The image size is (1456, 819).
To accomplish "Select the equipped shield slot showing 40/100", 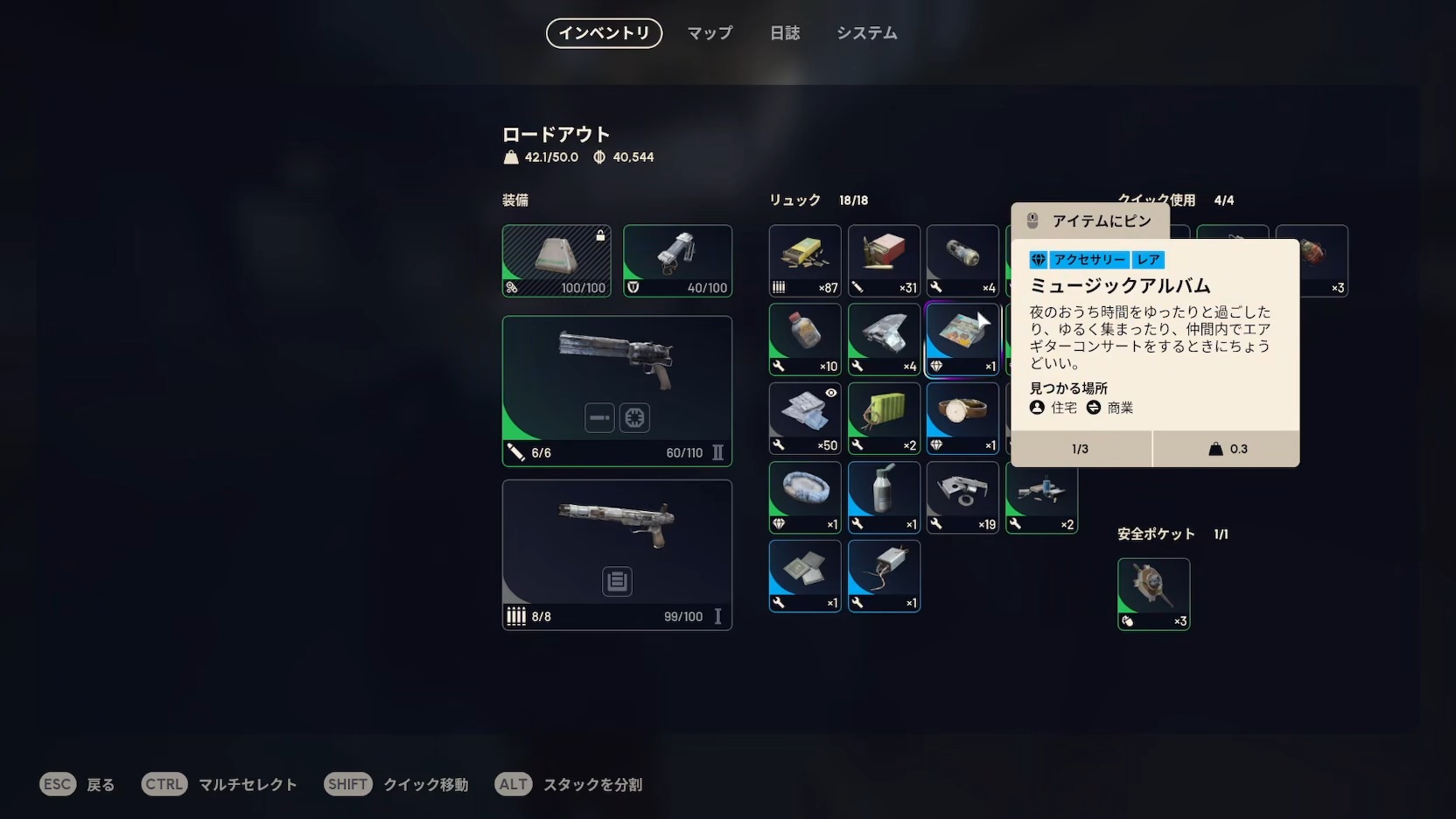I will pyautogui.click(x=677, y=261).
